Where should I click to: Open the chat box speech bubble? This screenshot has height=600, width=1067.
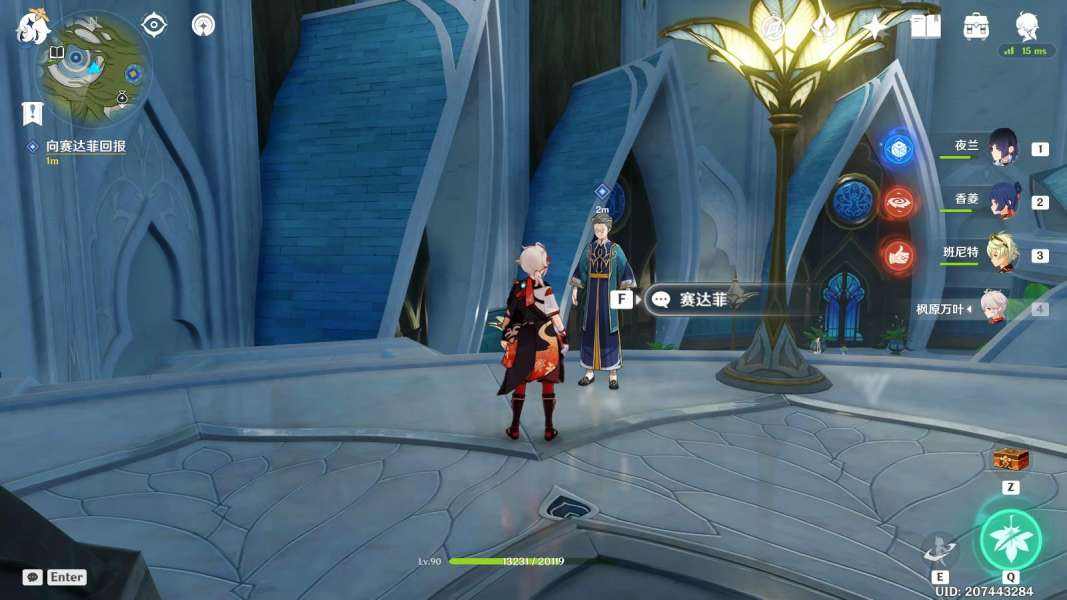32,577
